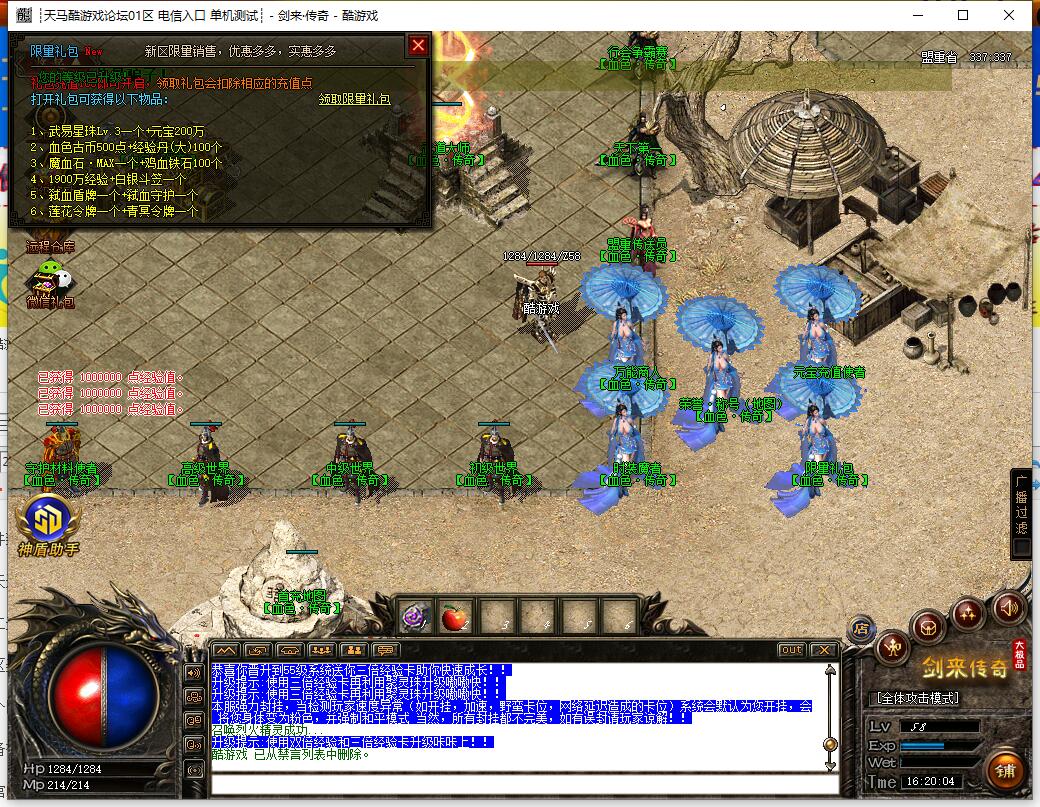Select the purple swirl orb hotbar slot
Screen dimensions: 1040x807
point(415,618)
